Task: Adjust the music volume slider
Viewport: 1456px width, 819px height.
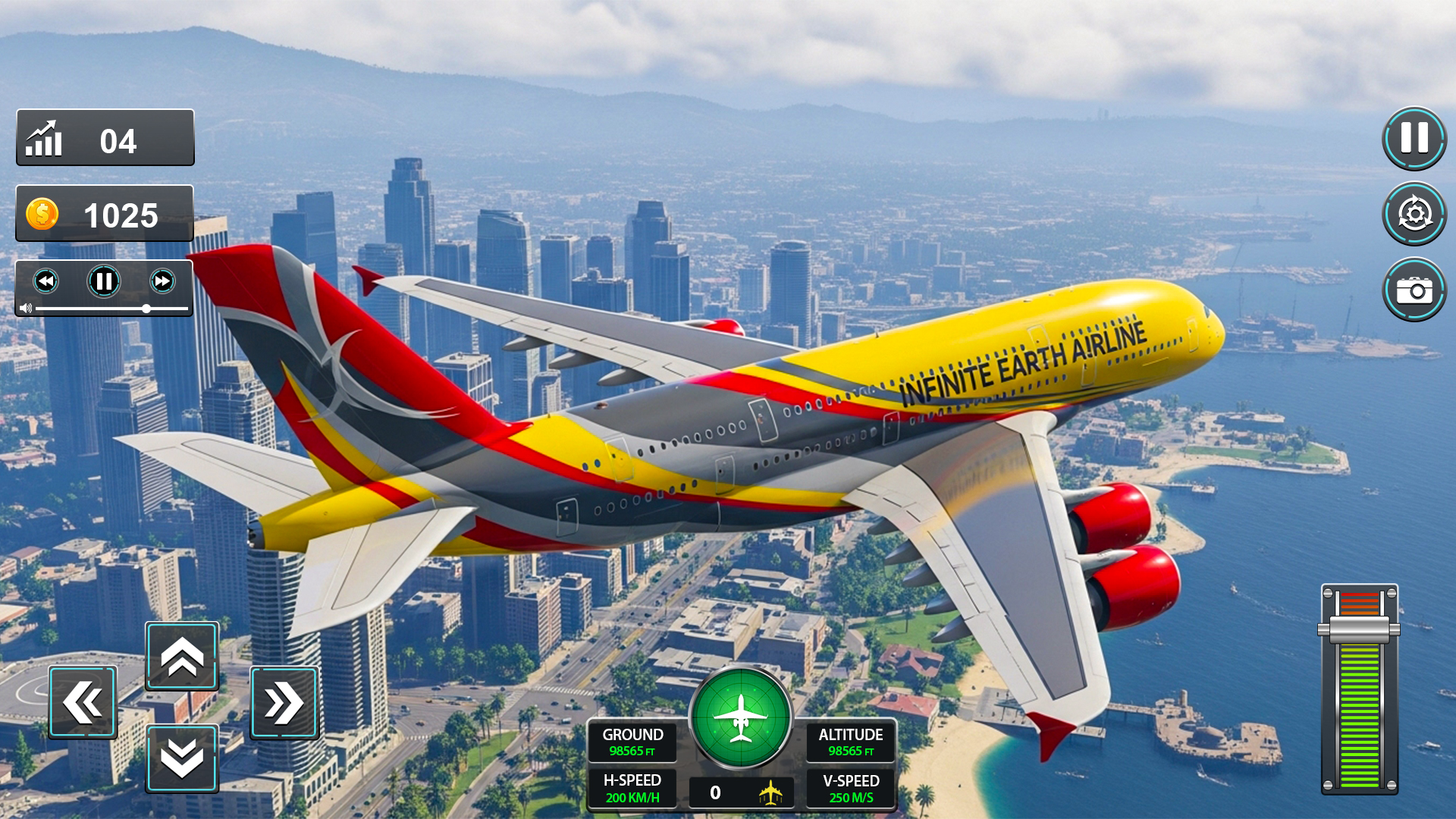Action: pyautogui.click(x=146, y=309)
